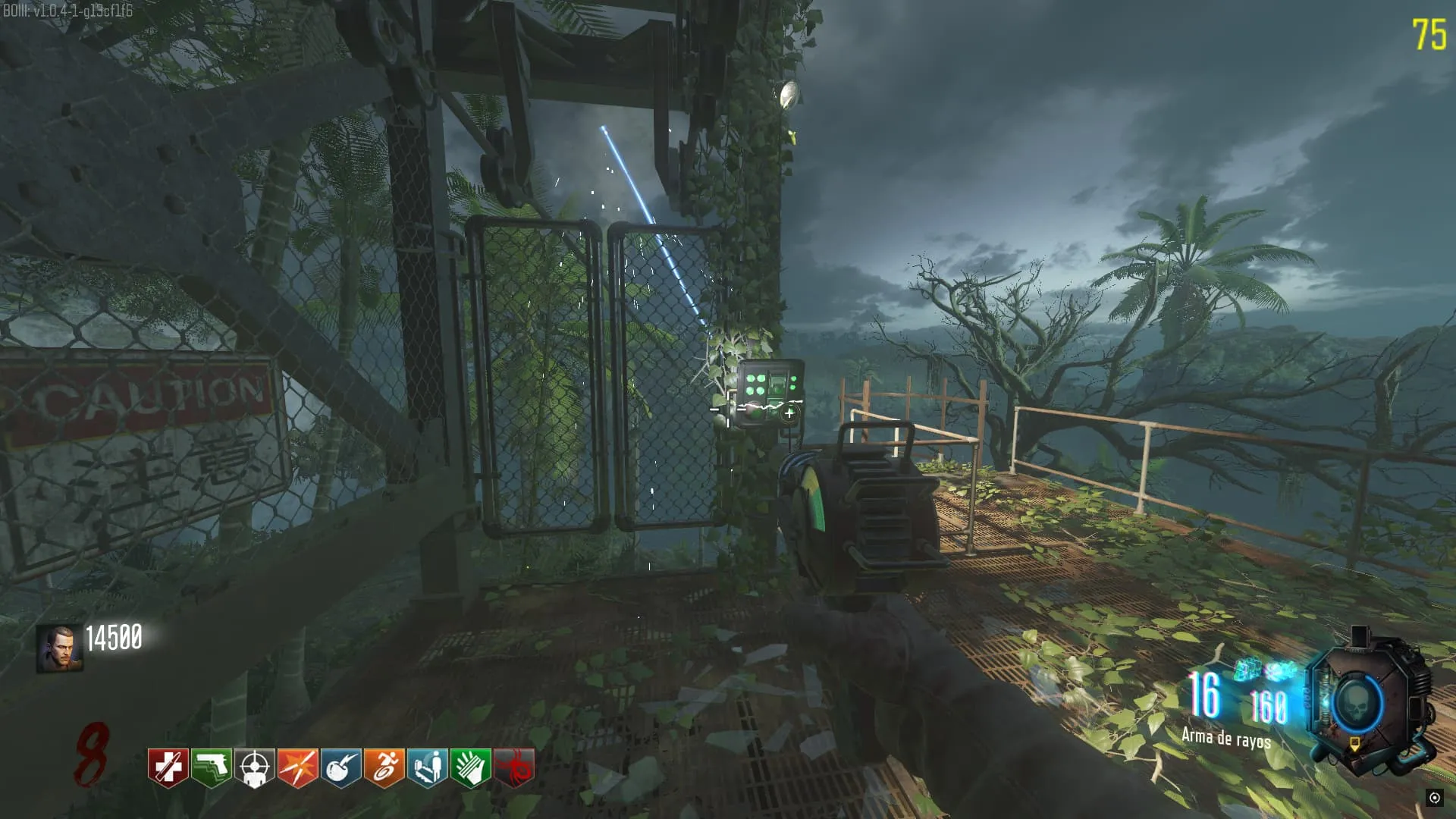
Task: Click the red spider Widow's Wine perk
Action: coord(514,767)
